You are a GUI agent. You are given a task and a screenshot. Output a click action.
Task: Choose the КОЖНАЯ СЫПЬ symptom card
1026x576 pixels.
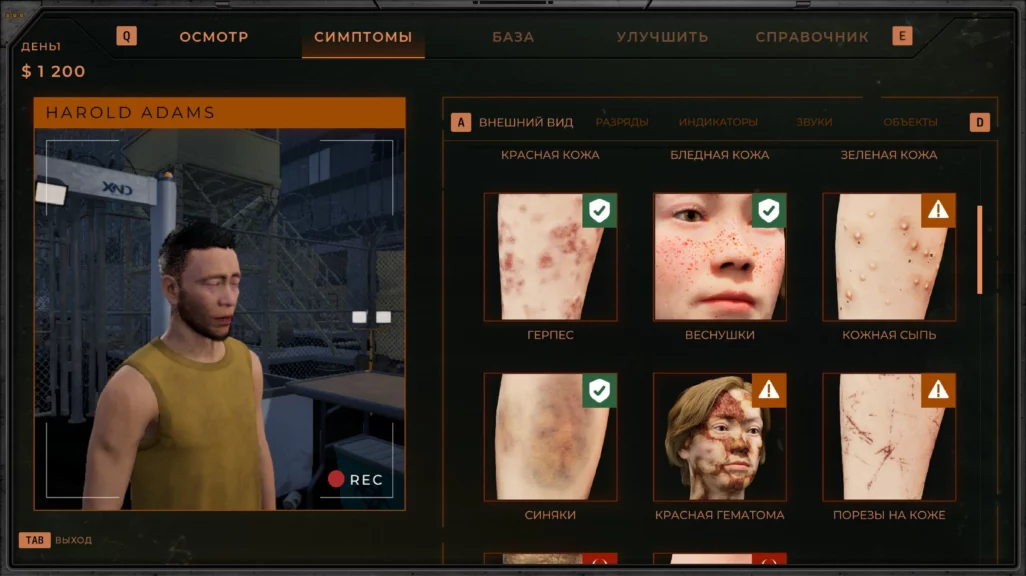(x=888, y=257)
